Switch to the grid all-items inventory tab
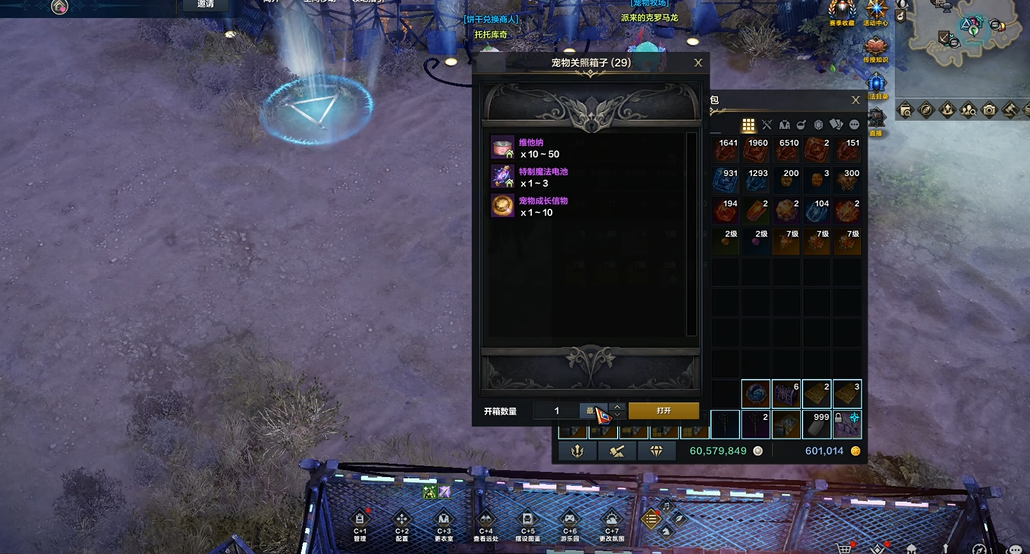Viewport: 1030px width, 554px height. click(747, 125)
